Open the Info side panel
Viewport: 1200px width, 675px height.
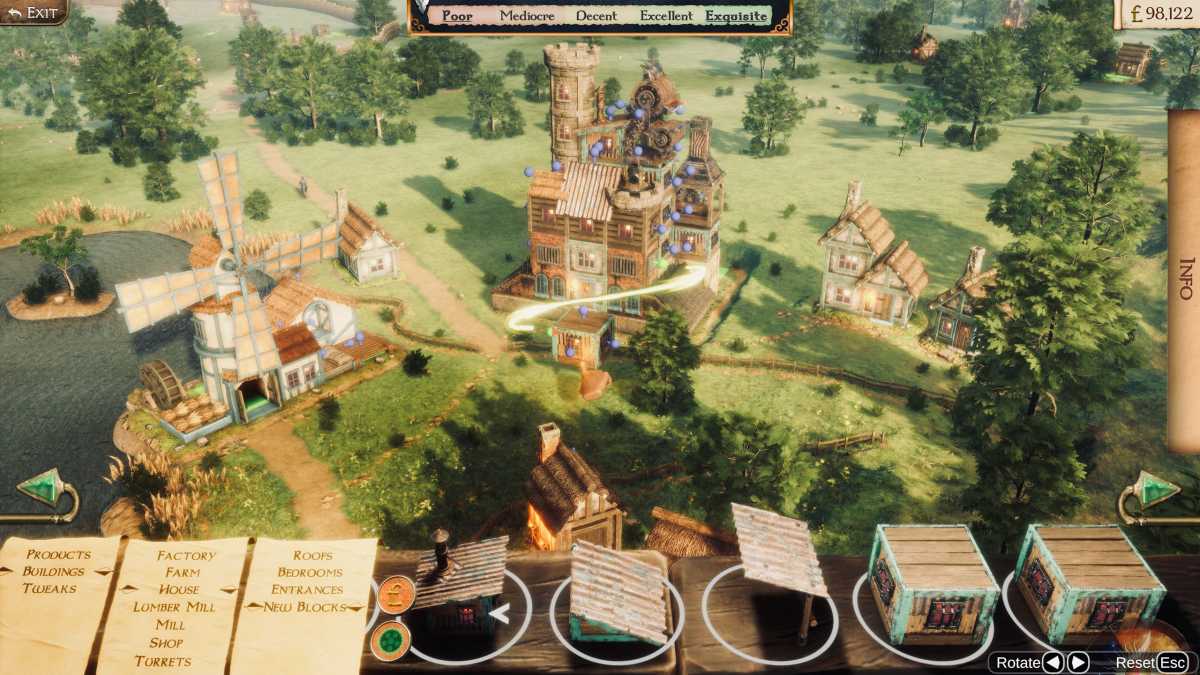pyautogui.click(x=1185, y=278)
